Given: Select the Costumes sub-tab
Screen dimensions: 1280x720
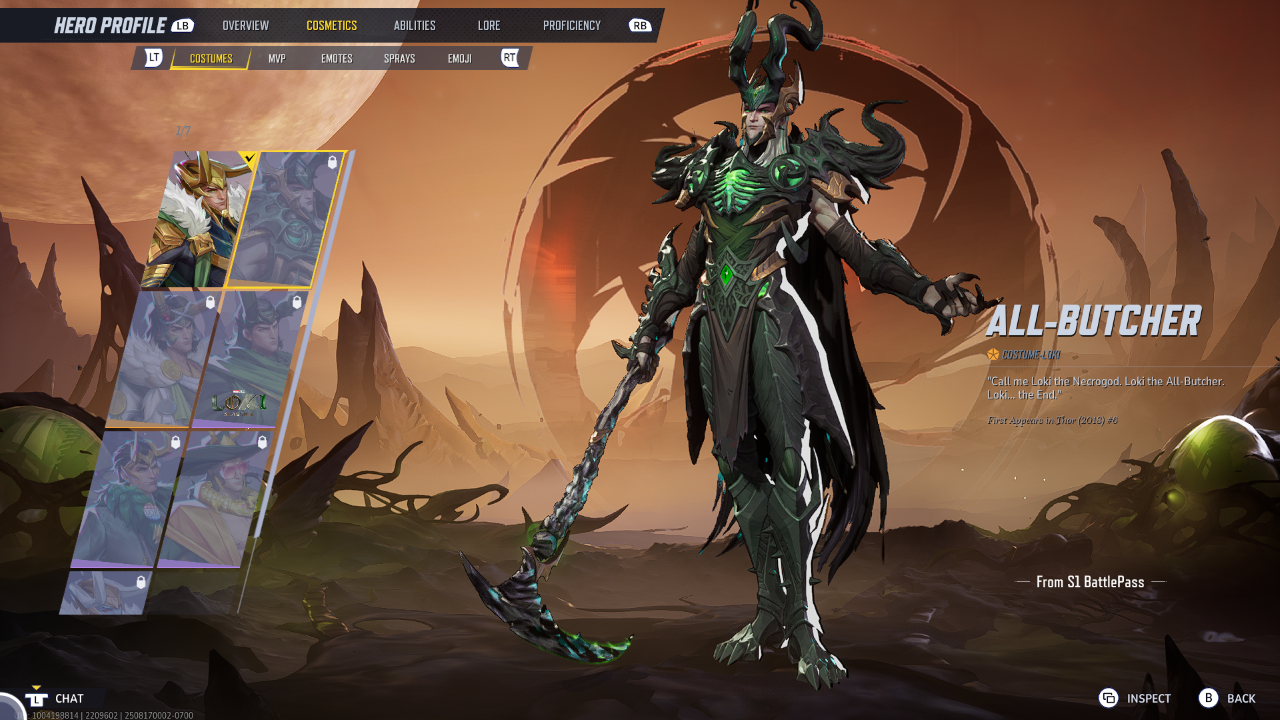Looking at the screenshot, I should pos(211,59).
